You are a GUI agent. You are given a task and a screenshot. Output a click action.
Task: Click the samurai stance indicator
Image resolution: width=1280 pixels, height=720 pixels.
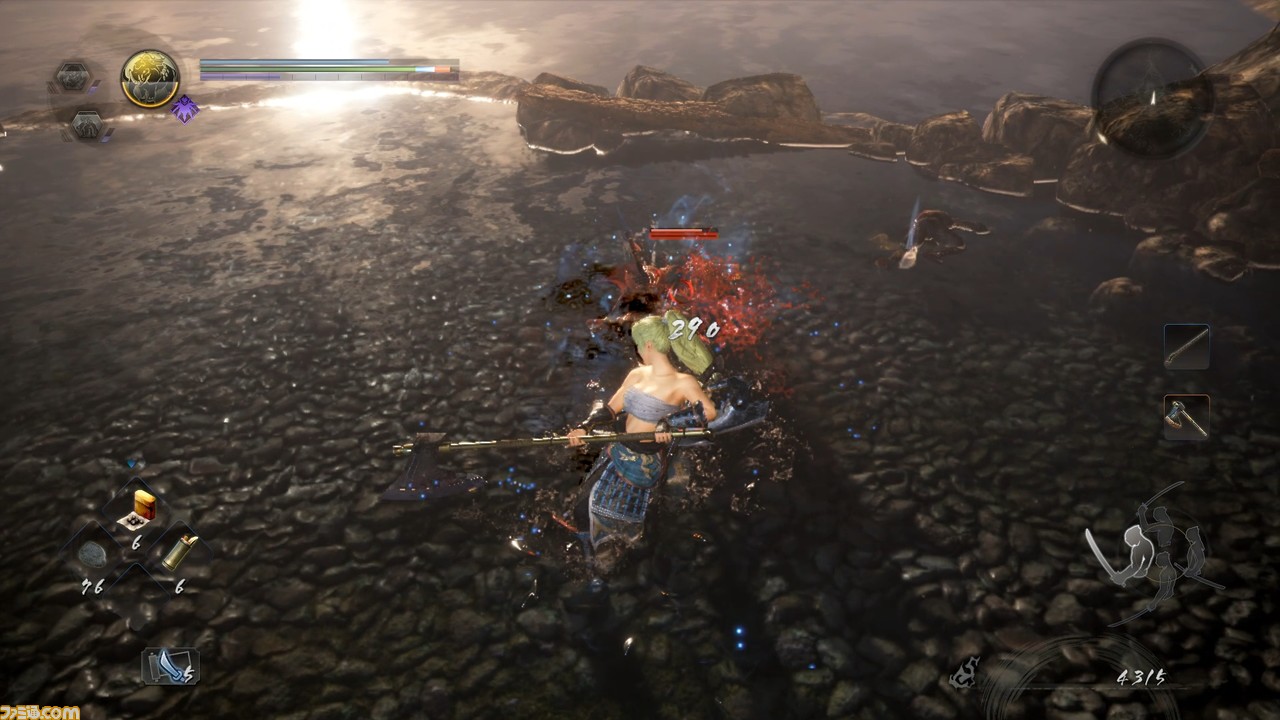(x=1155, y=550)
